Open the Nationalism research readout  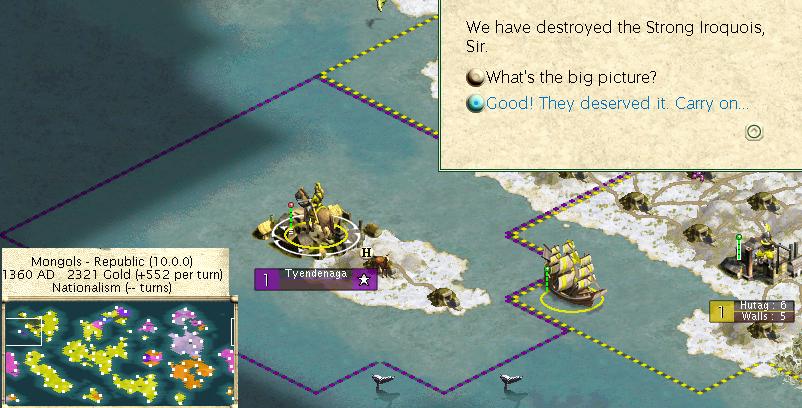coord(112,287)
